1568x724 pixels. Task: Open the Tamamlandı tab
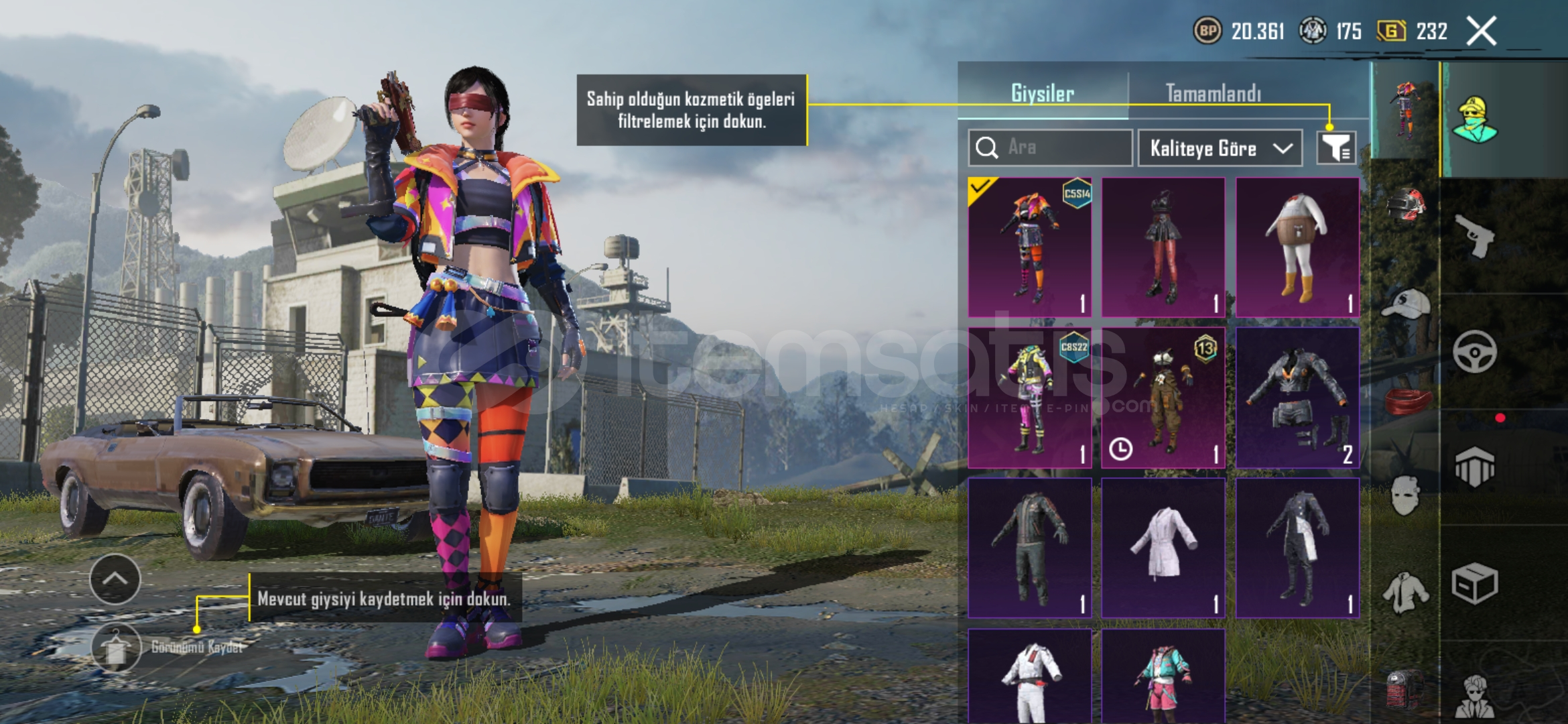click(1213, 93)
